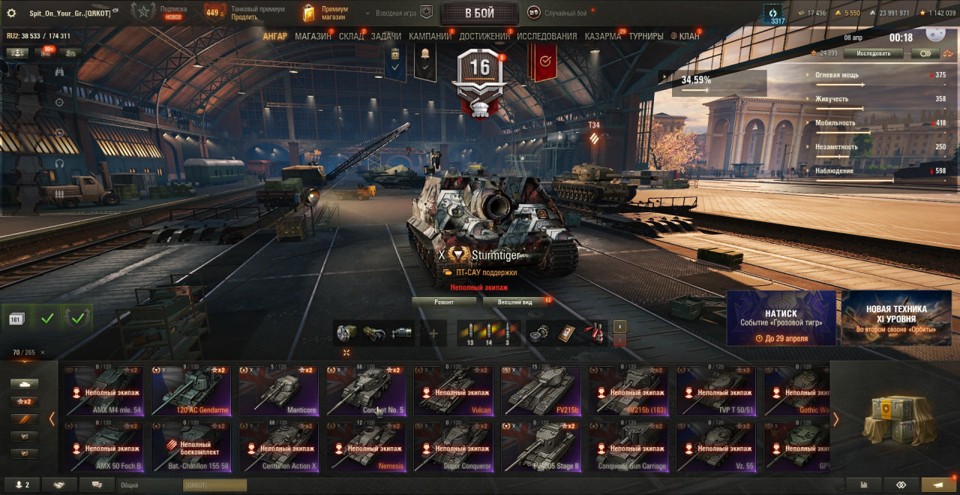The width and height of the screenshot is (960, 495).
Task: Open the Натиск event banner
Action: 781,318
